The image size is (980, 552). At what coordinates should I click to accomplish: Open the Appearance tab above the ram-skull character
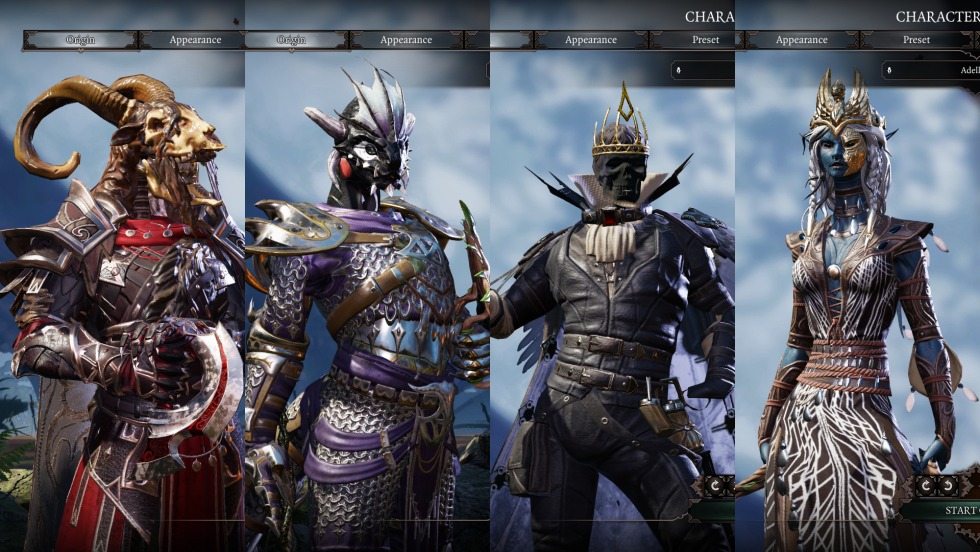[194, 40]
